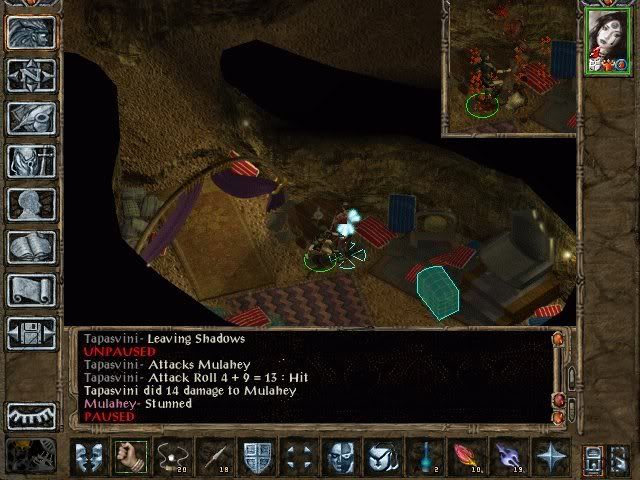This screenshot has width=640, height=480.
Task: Click the eye-shaped rest button
Action: [x=30, y=415]
